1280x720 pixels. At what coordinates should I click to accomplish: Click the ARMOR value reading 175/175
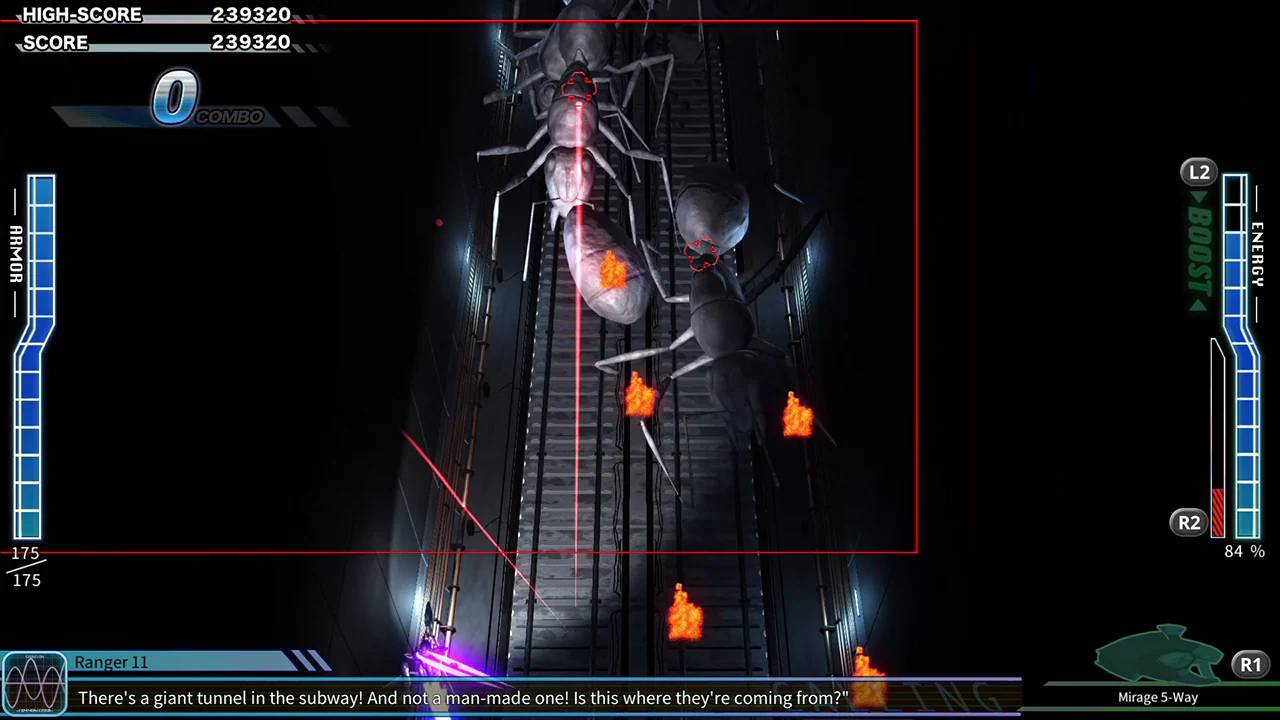click(25, 566)
